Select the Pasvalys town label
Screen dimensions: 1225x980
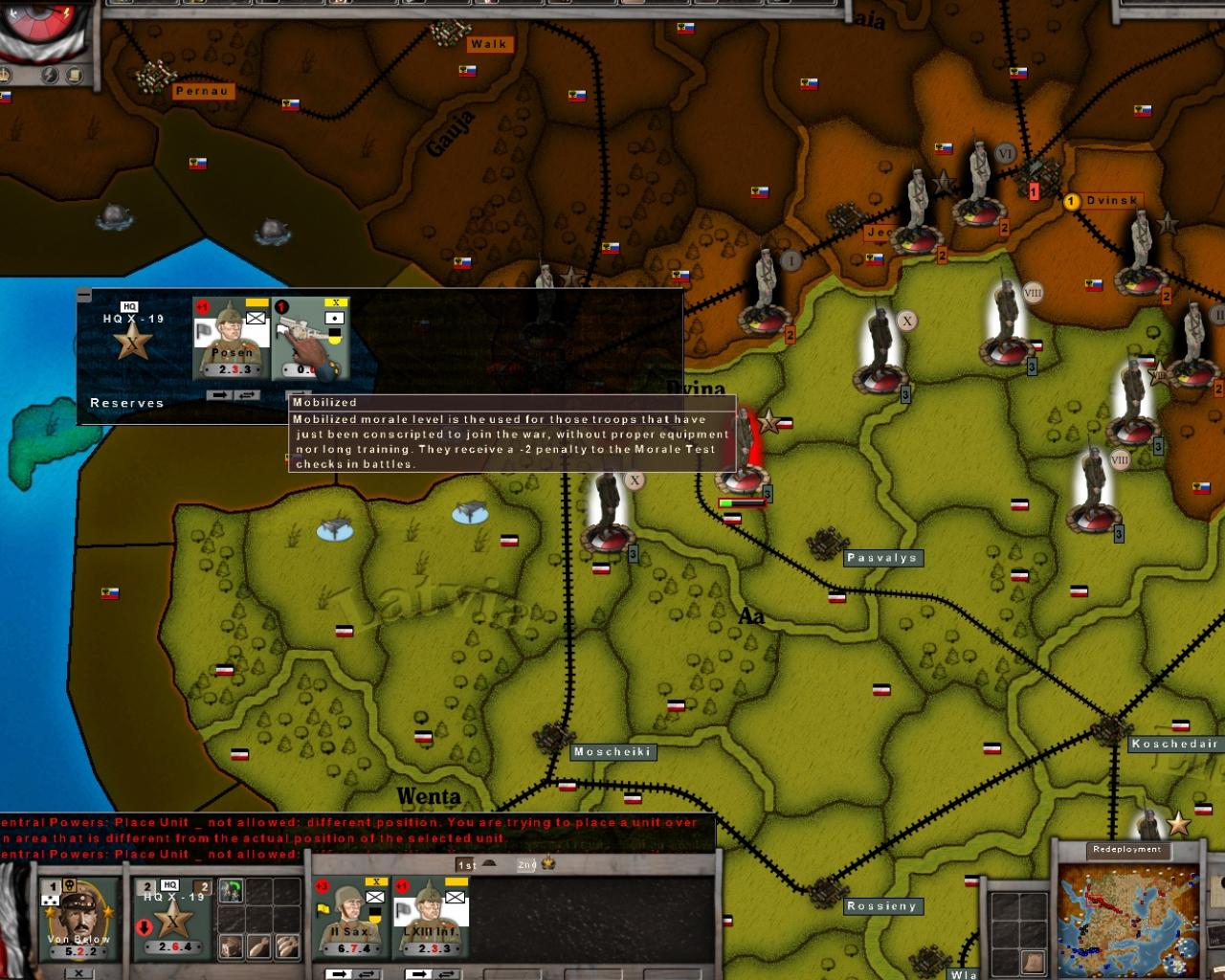tap(881, 556)
